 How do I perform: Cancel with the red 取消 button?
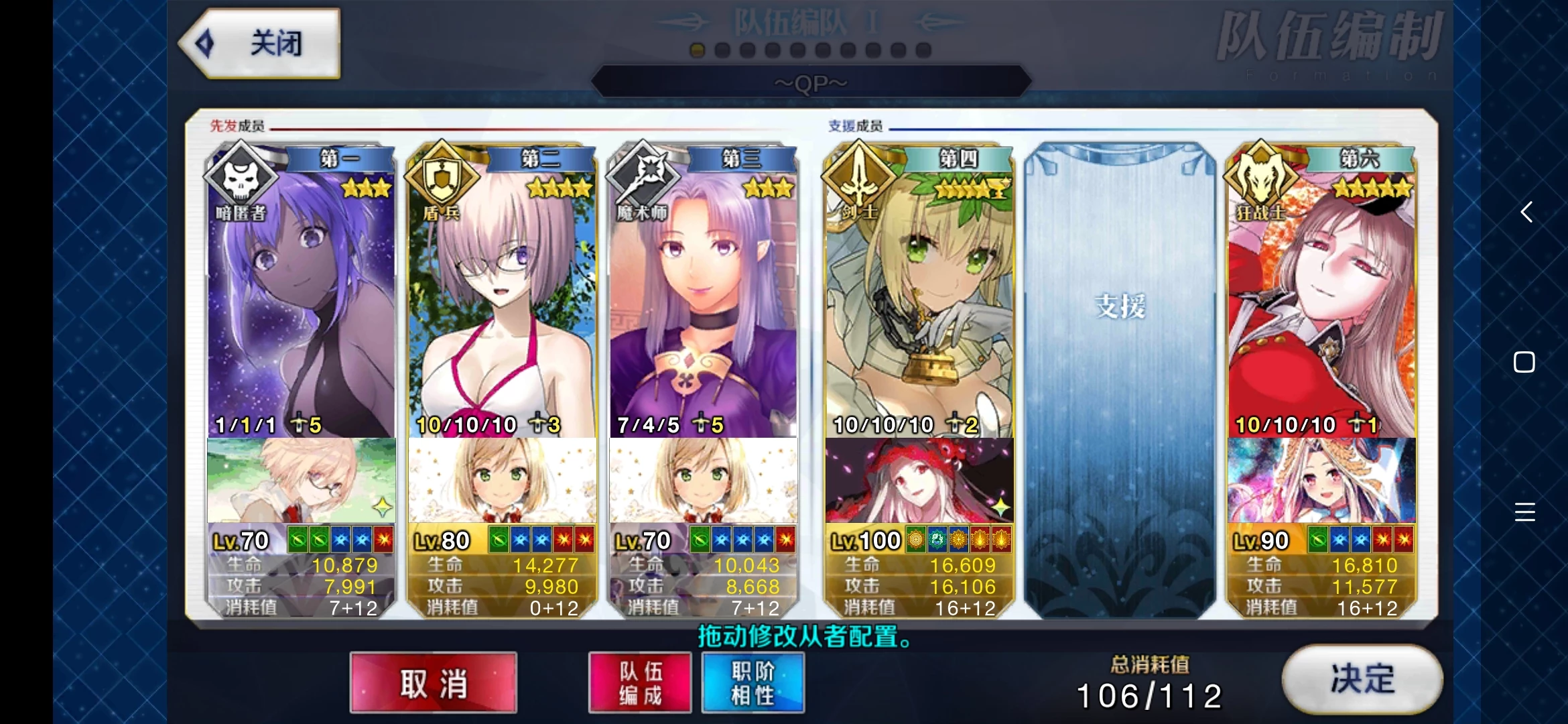click(433, 683)
